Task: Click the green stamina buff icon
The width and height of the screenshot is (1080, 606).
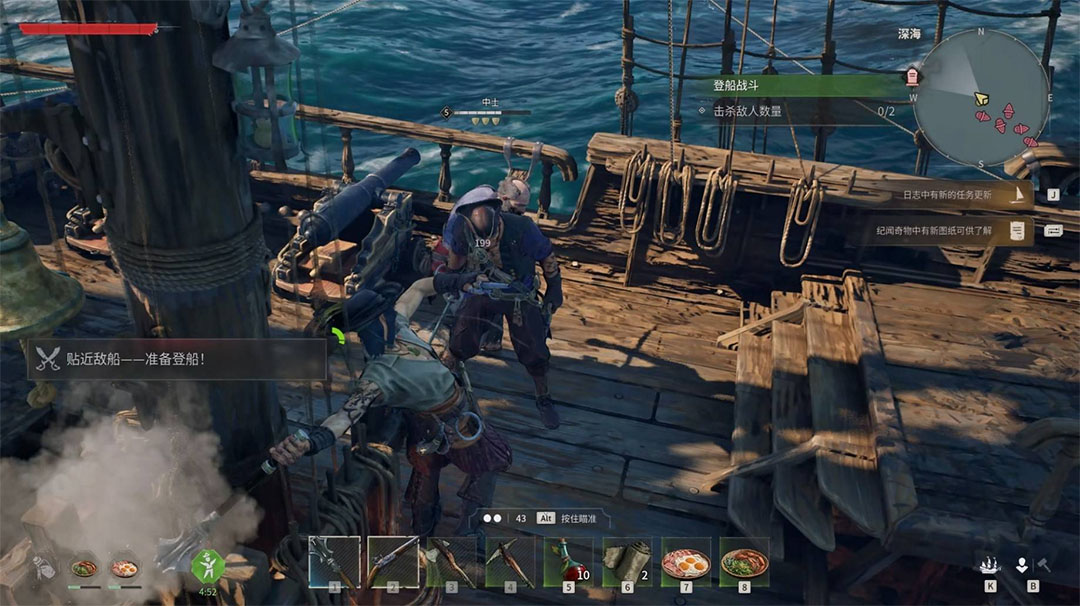Action: click(x=207, y=565)
